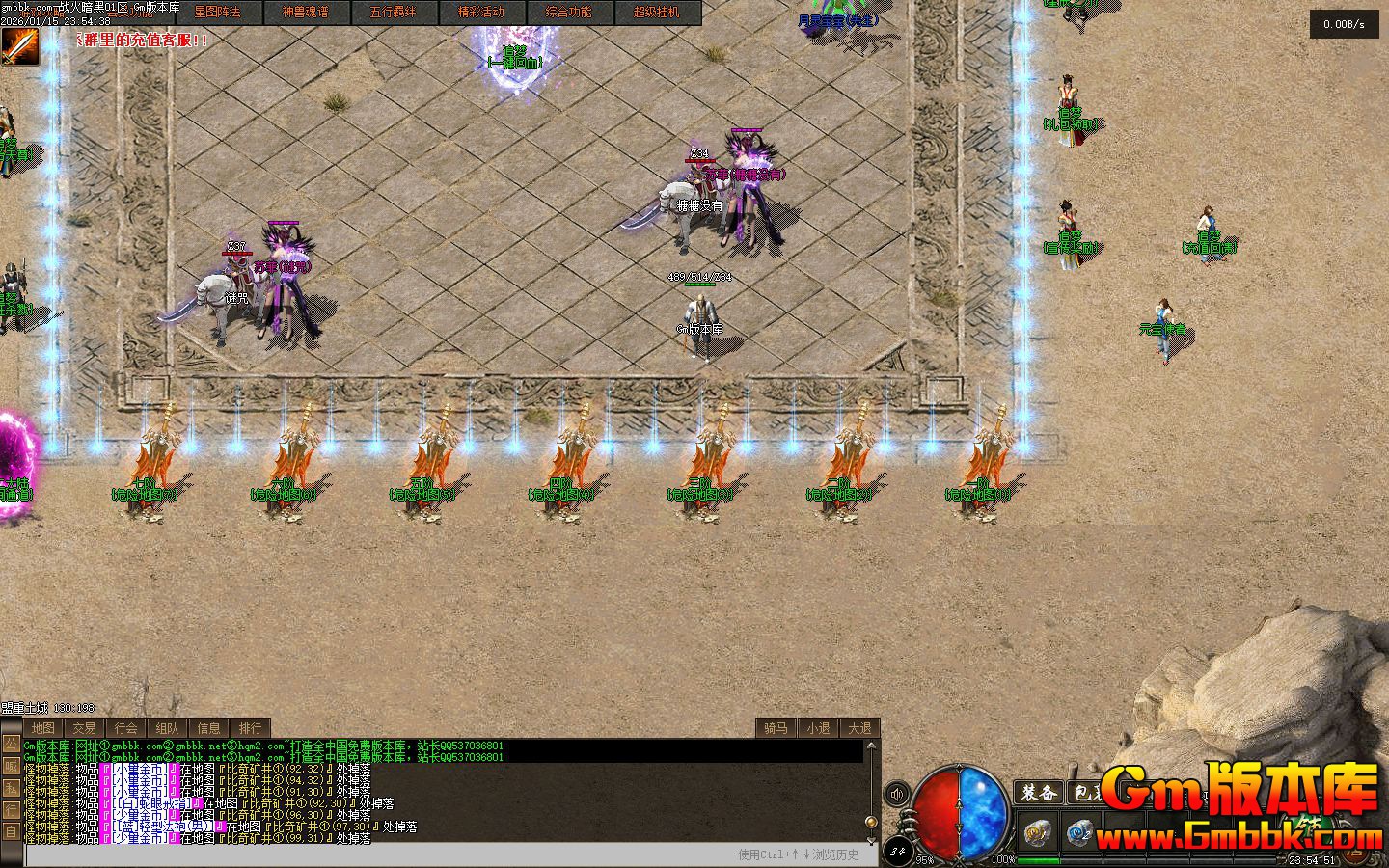
Task: Click the 大退 exit game button
Action: pos(859,728)
